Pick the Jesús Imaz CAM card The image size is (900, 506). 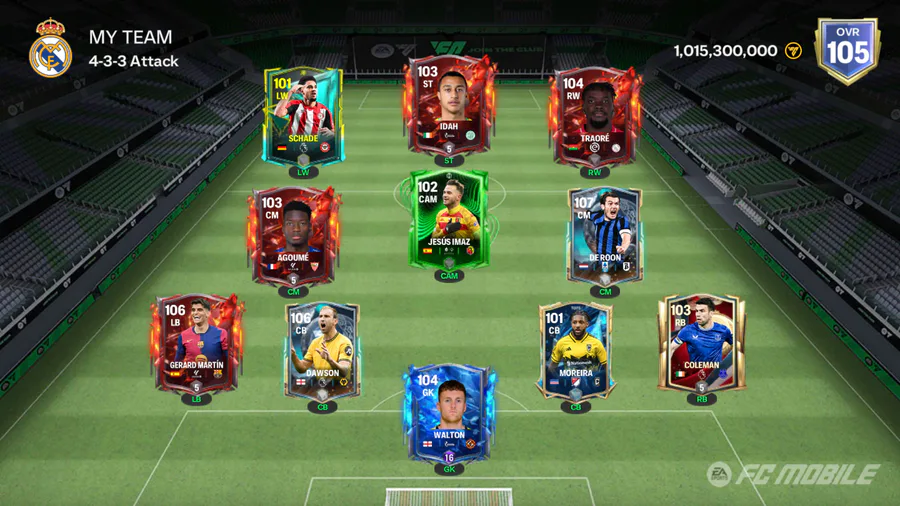[449, 220]
